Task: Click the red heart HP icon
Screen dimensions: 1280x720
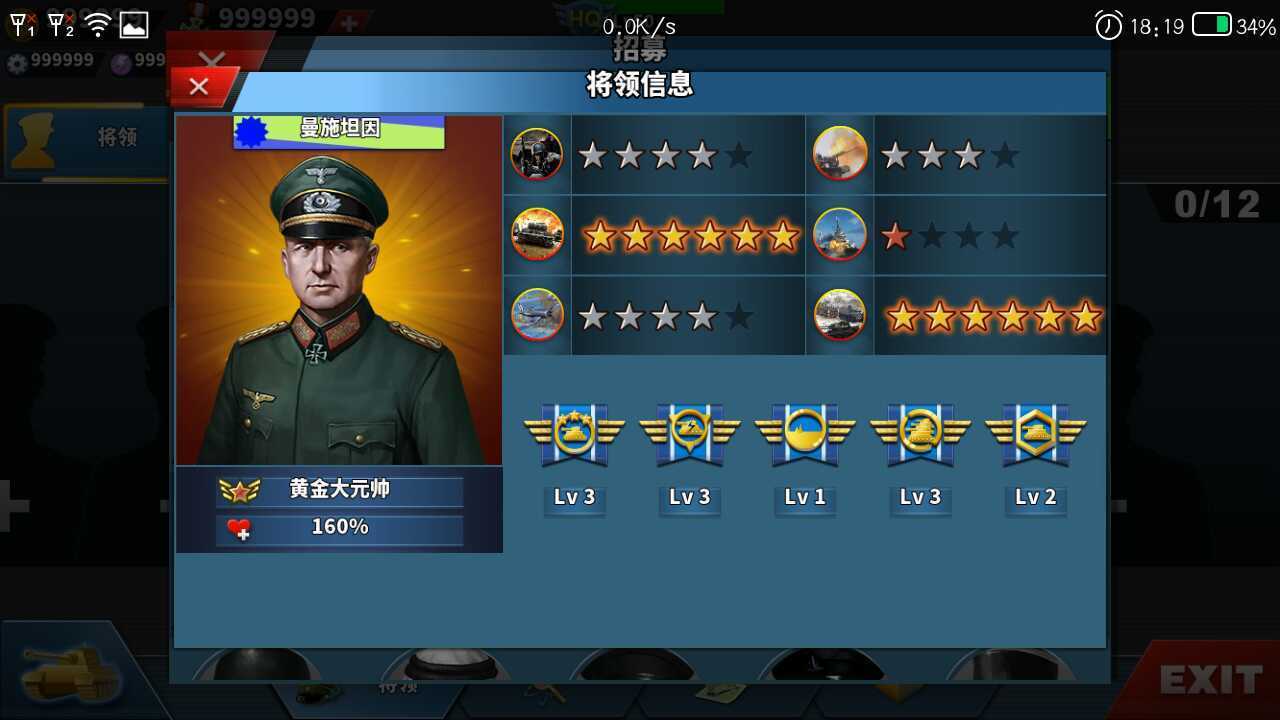Action: click(240, 527)
